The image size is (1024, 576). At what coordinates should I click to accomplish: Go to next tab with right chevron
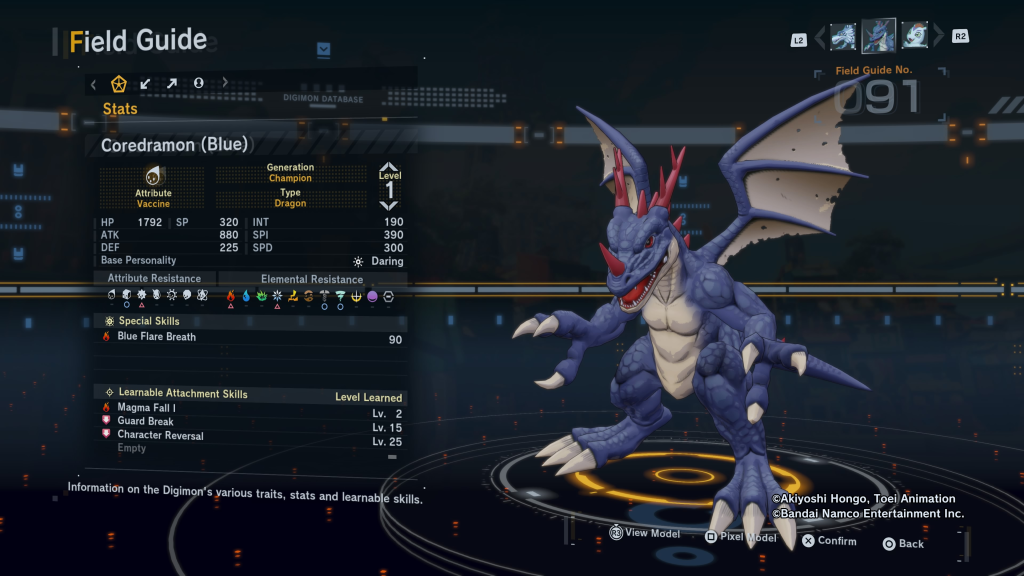coord(225,84)
